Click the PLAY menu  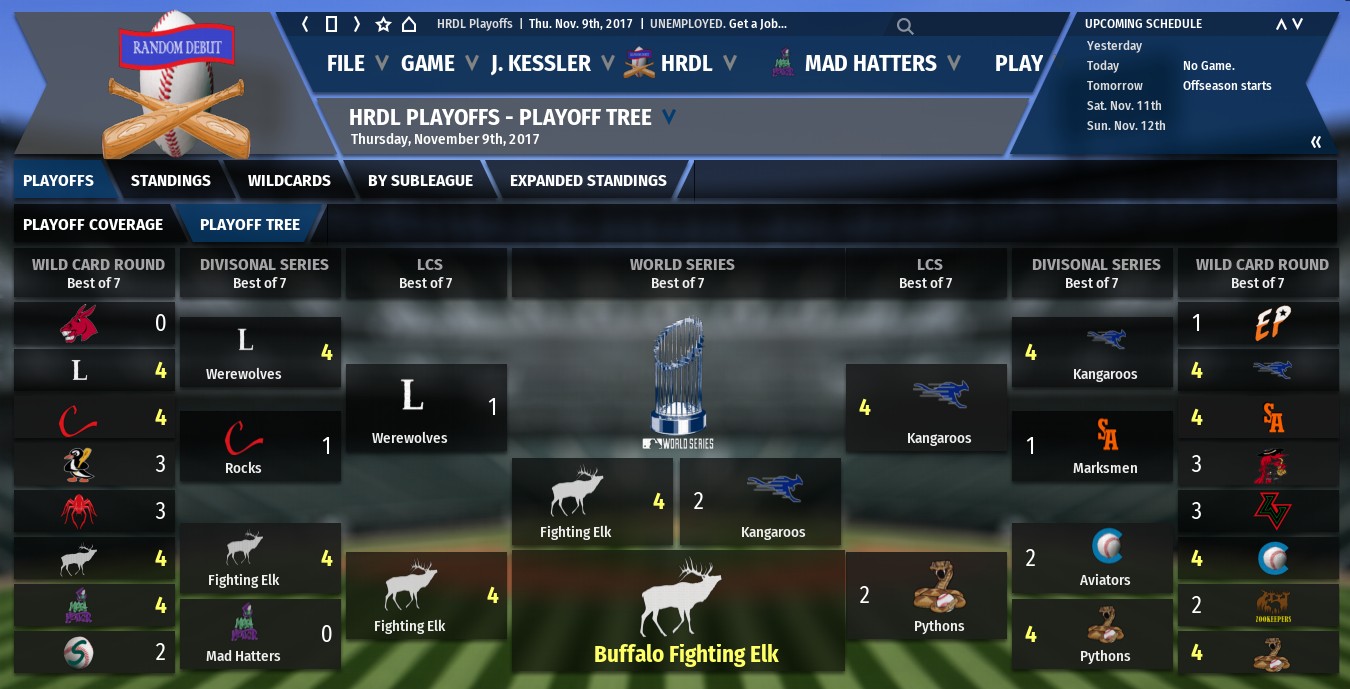click(x=1019, y=63)
